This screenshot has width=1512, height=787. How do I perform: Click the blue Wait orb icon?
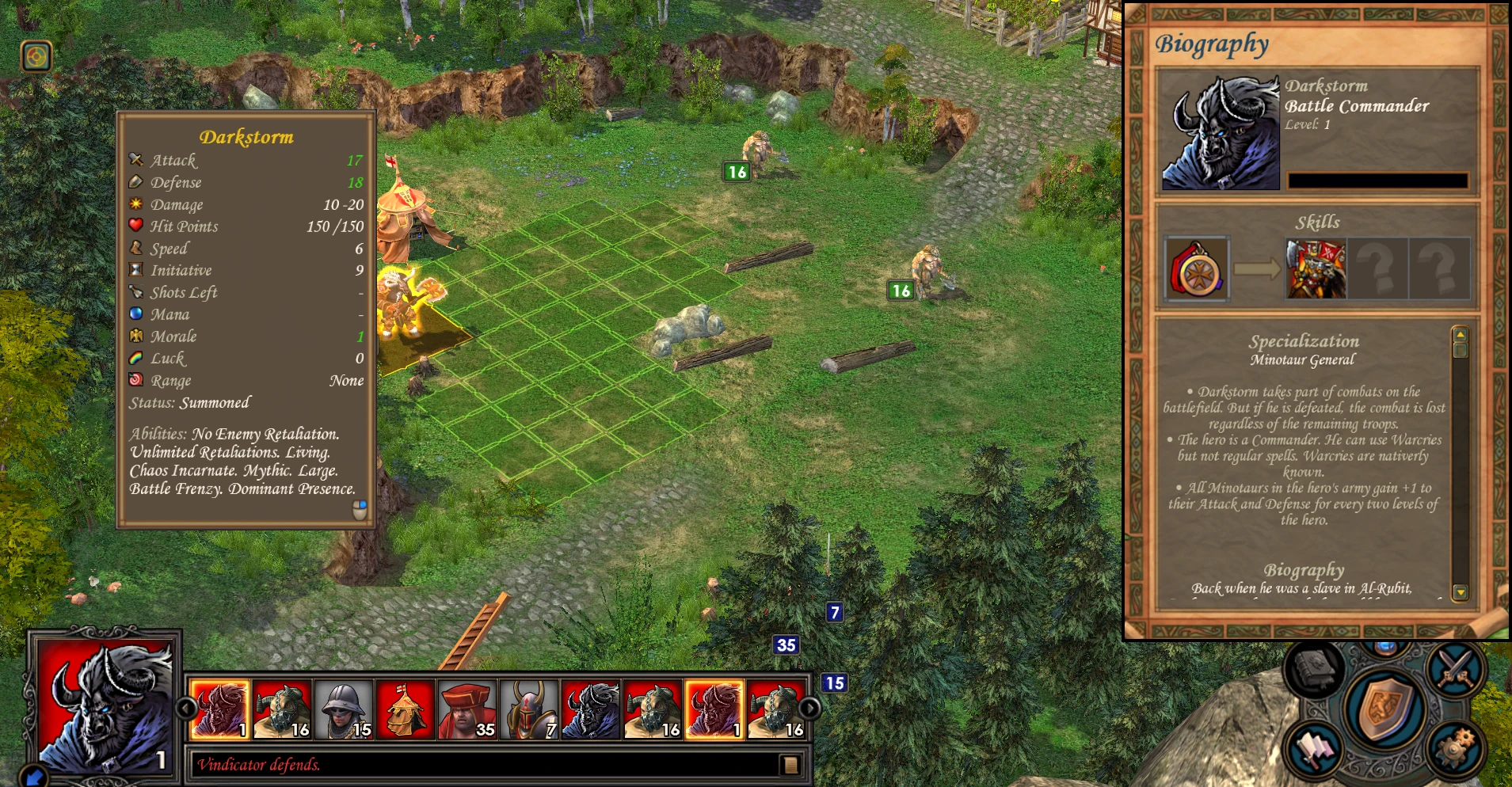coord(1387,648)
